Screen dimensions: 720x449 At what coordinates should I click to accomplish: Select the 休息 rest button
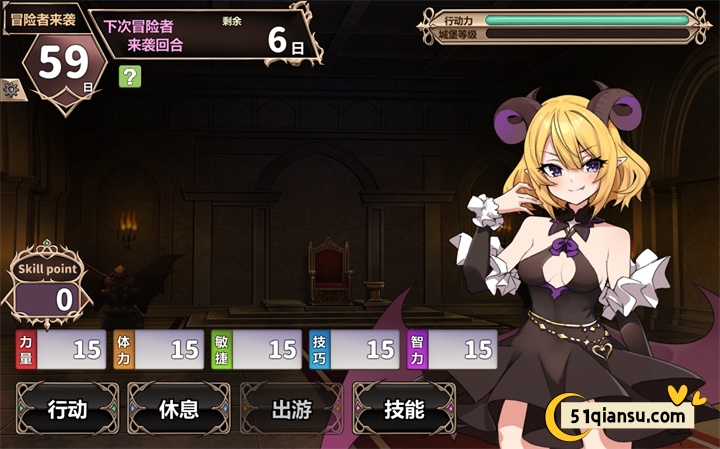tap(179, 409)
